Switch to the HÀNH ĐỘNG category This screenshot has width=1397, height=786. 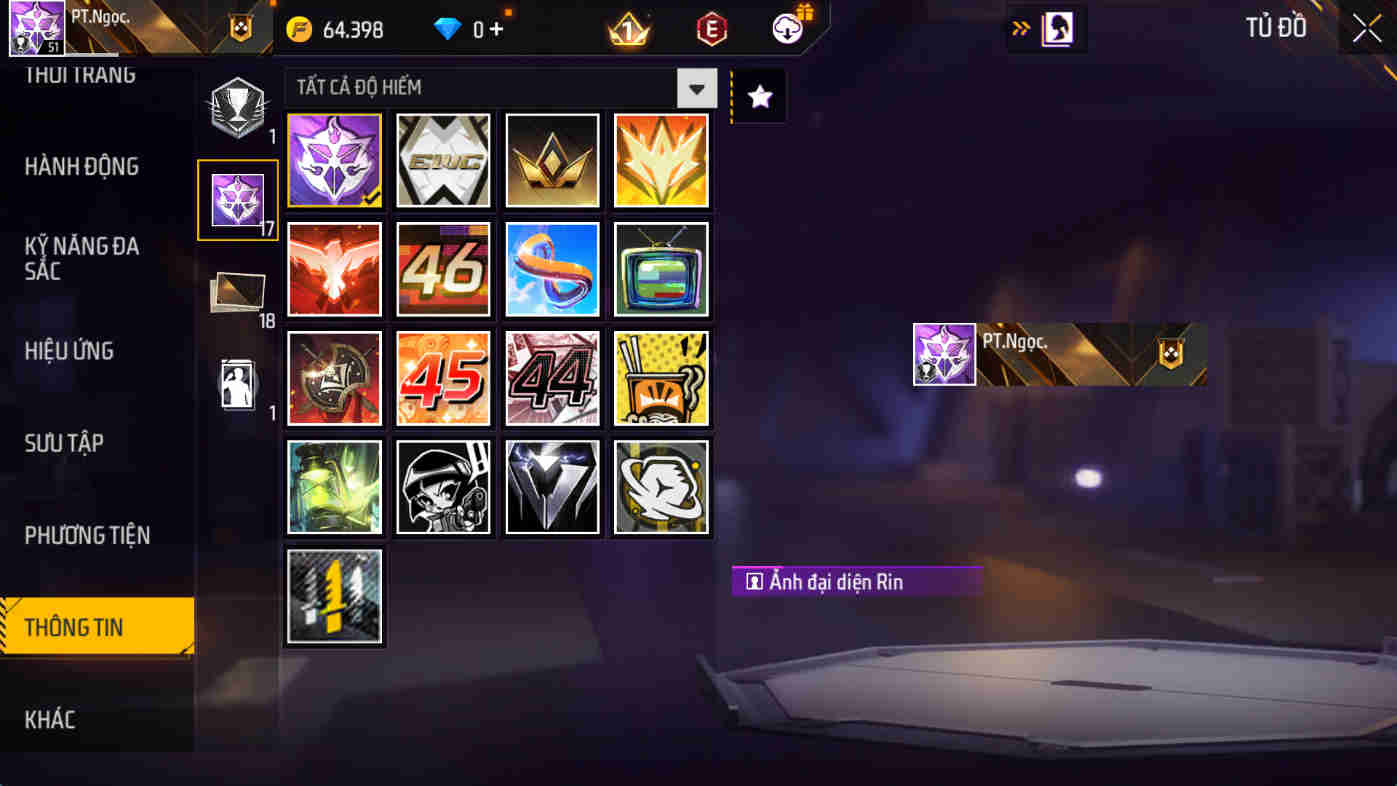pyautogui.click(x=81, y=167)
